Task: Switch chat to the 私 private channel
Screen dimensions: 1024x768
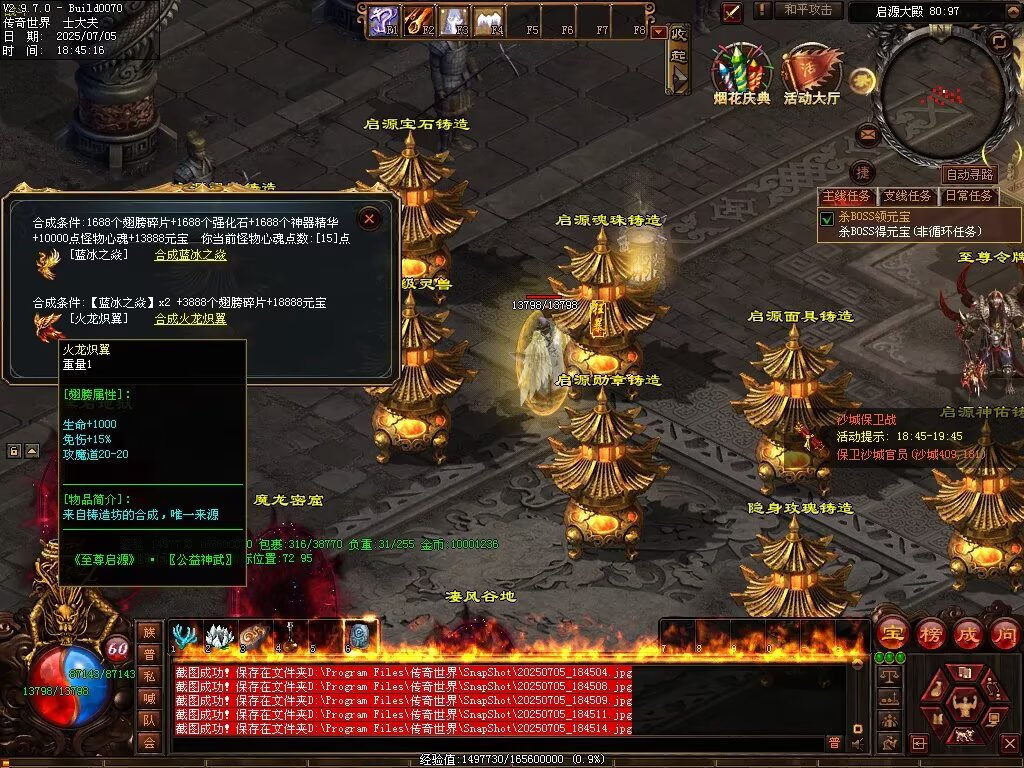Action: point(149,675)
